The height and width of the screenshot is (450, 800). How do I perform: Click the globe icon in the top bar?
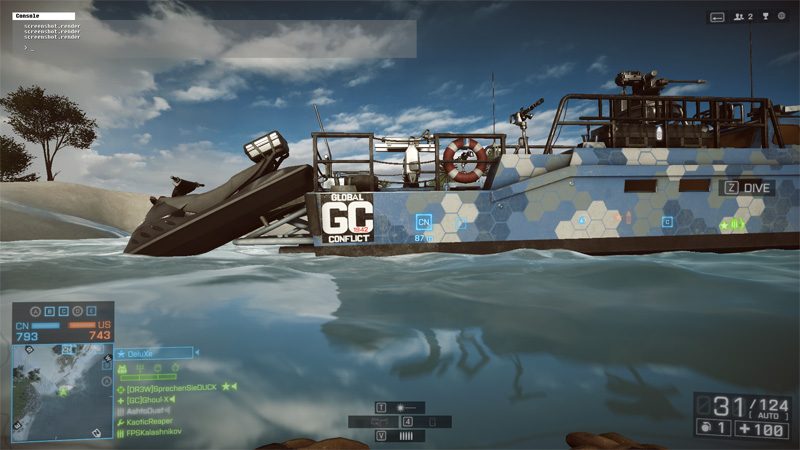(x=781, y=17)
